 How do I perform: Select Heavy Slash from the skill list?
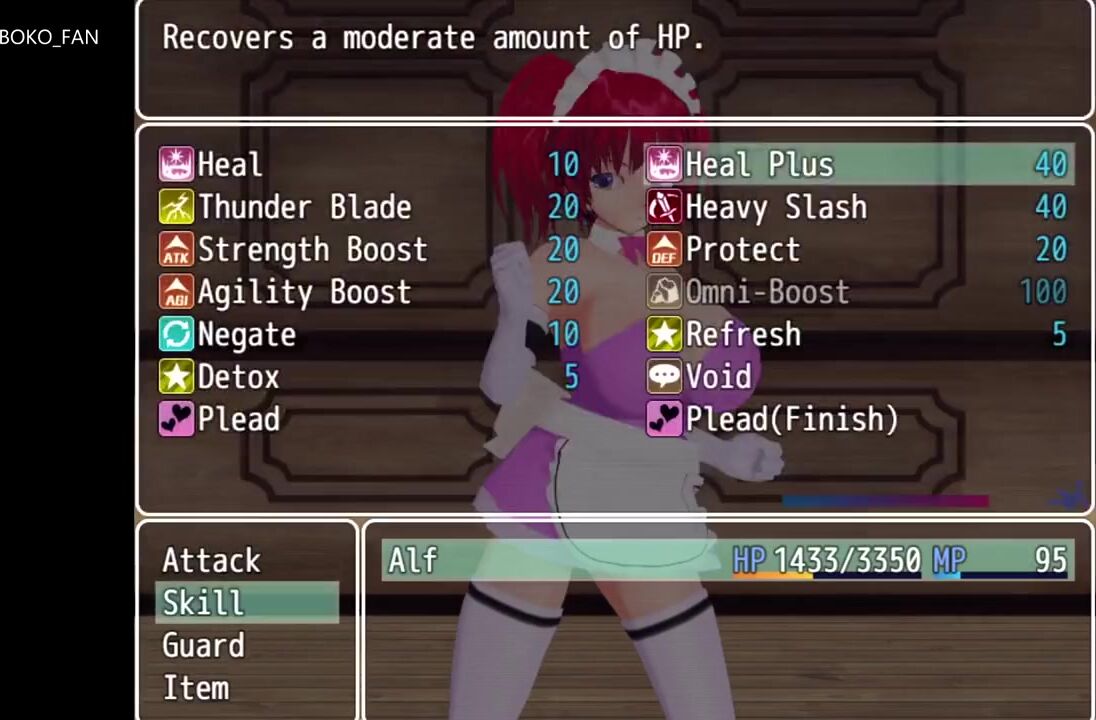pos(776,207)
